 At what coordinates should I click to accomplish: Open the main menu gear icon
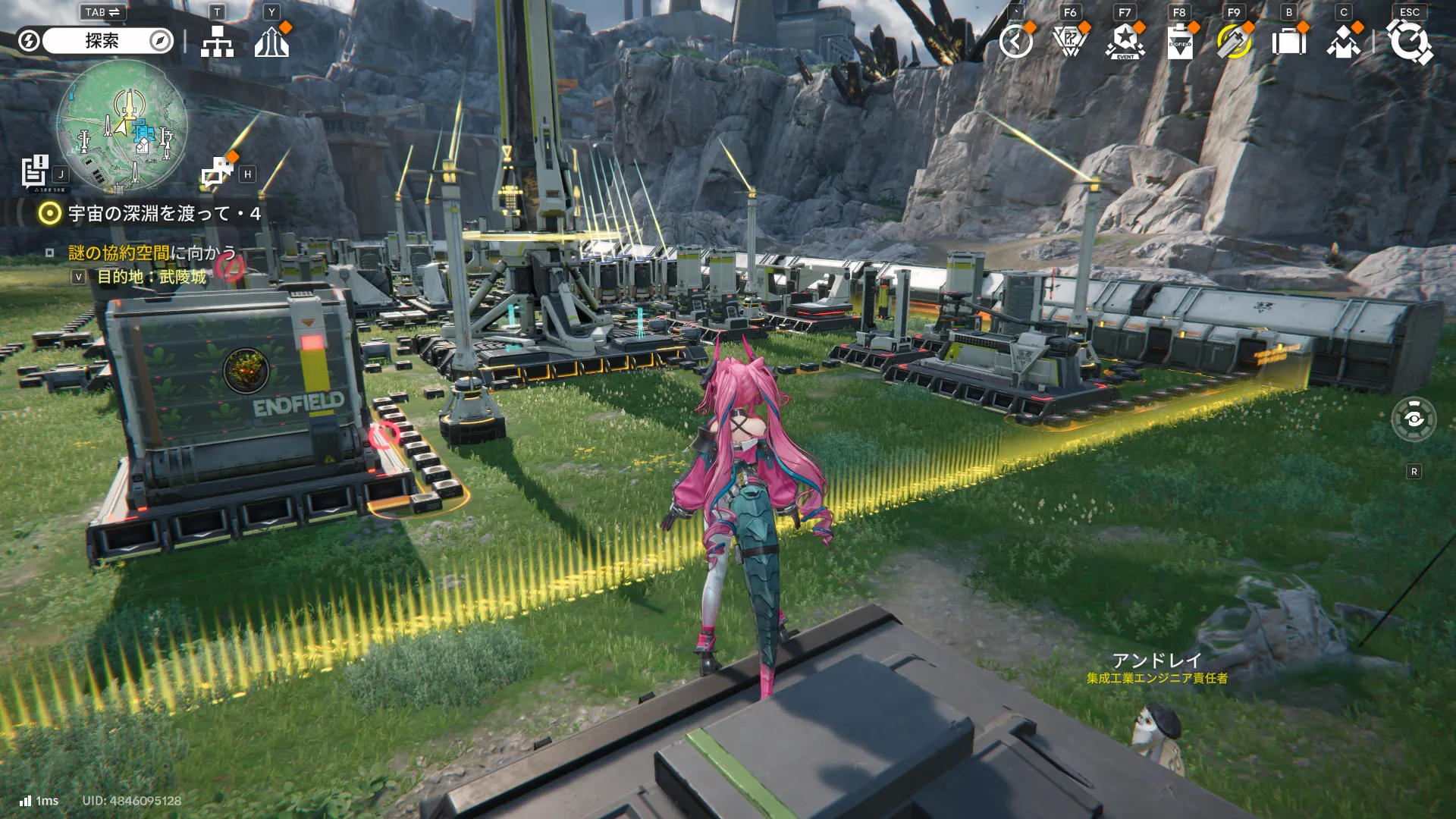1409,42
